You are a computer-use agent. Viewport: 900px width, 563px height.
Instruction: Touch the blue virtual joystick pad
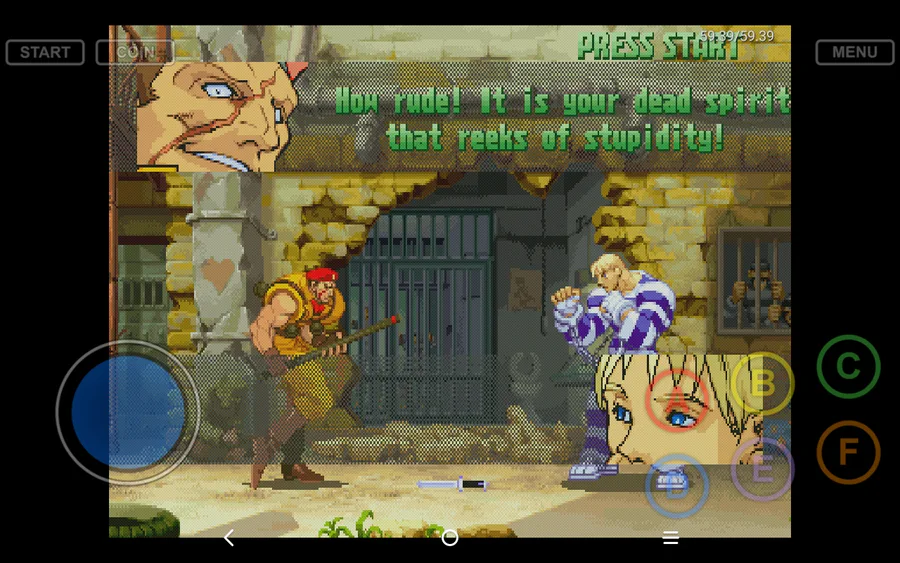tap(128, 411)
